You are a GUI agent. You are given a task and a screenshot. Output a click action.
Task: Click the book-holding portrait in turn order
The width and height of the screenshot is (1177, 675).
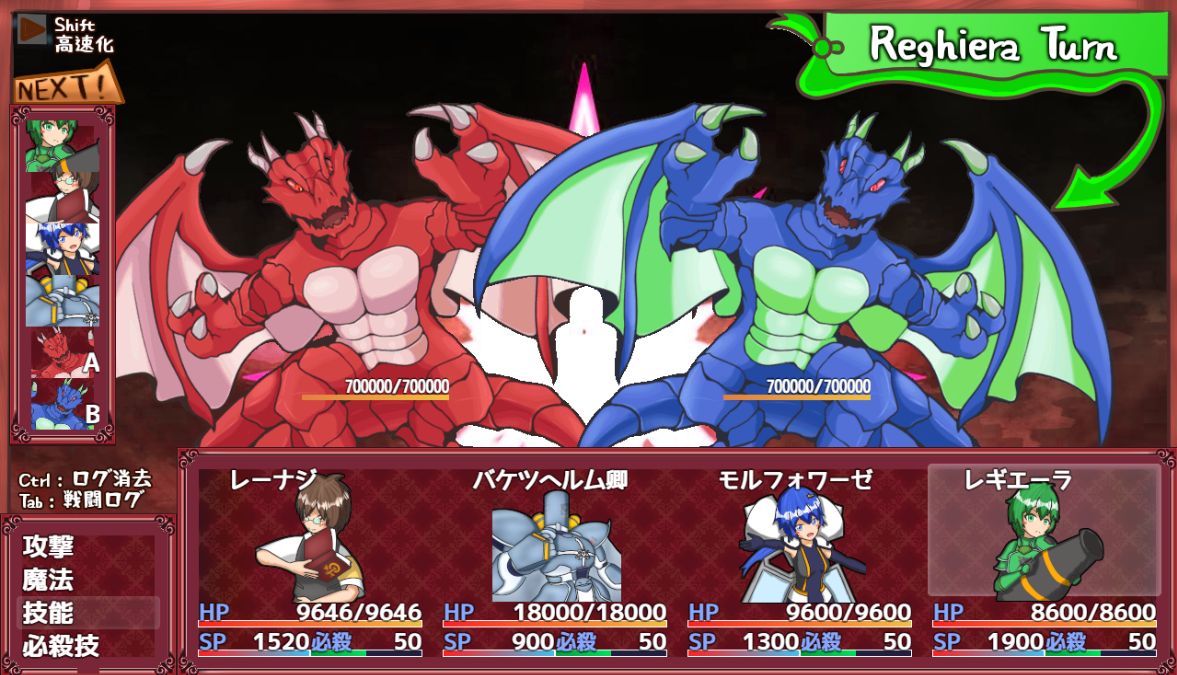63,195
